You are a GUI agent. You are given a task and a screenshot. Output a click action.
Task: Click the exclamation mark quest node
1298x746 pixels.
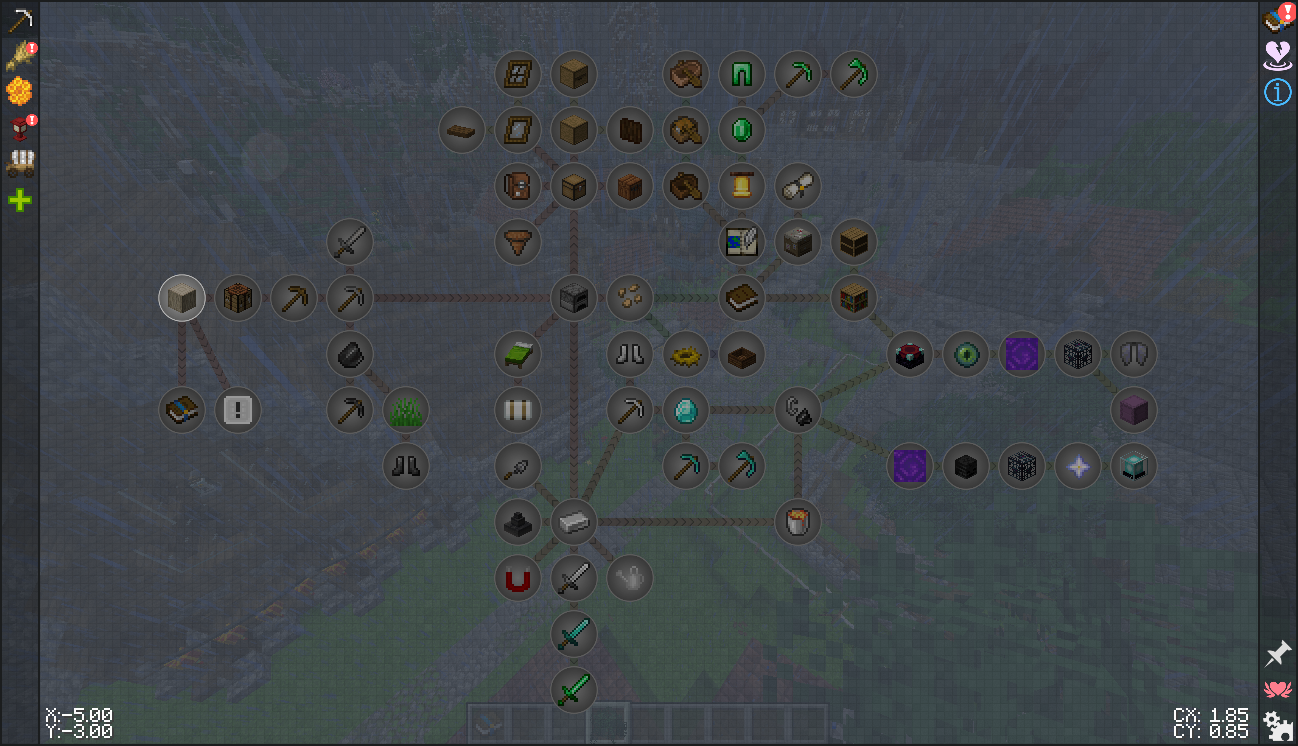[x=238, y=410]
